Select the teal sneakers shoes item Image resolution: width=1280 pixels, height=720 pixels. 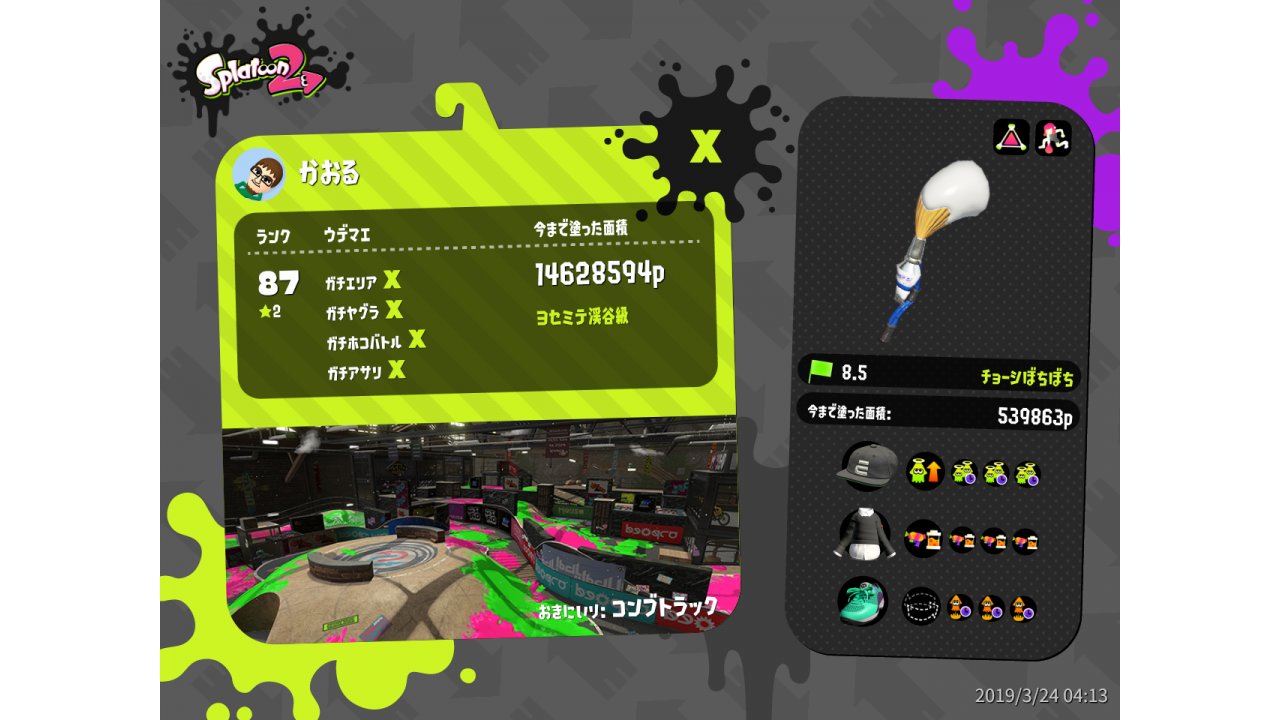coord(862,601)
